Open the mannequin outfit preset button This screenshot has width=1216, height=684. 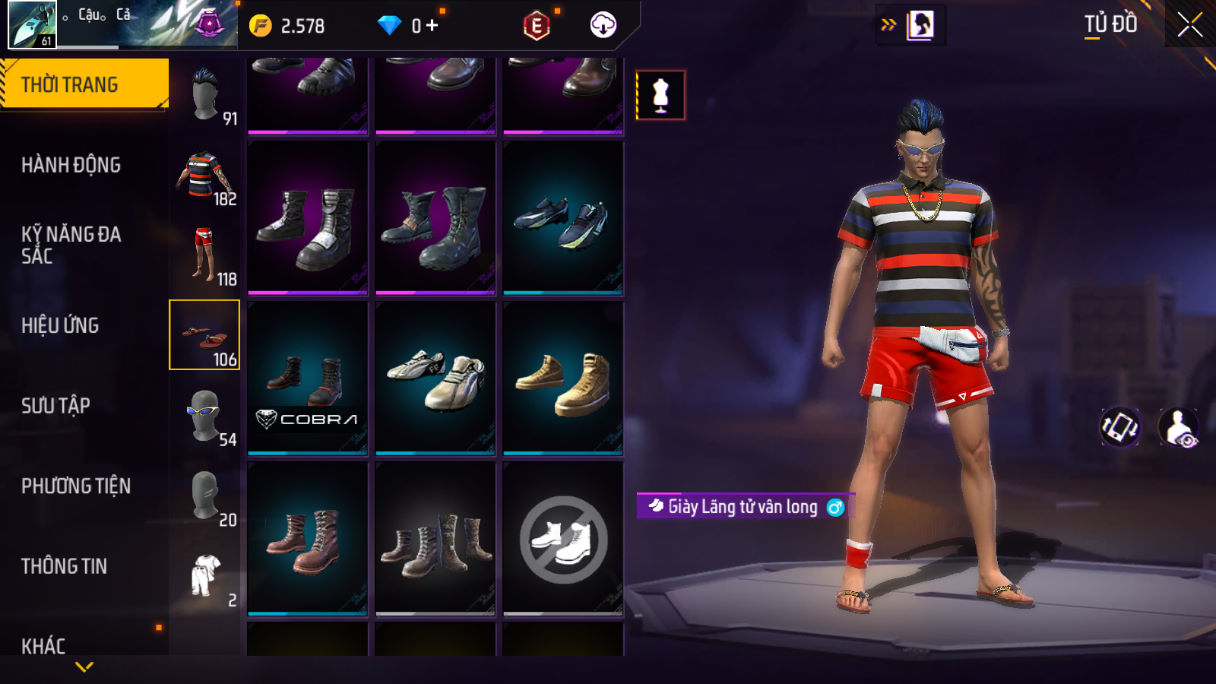point(661,95)
